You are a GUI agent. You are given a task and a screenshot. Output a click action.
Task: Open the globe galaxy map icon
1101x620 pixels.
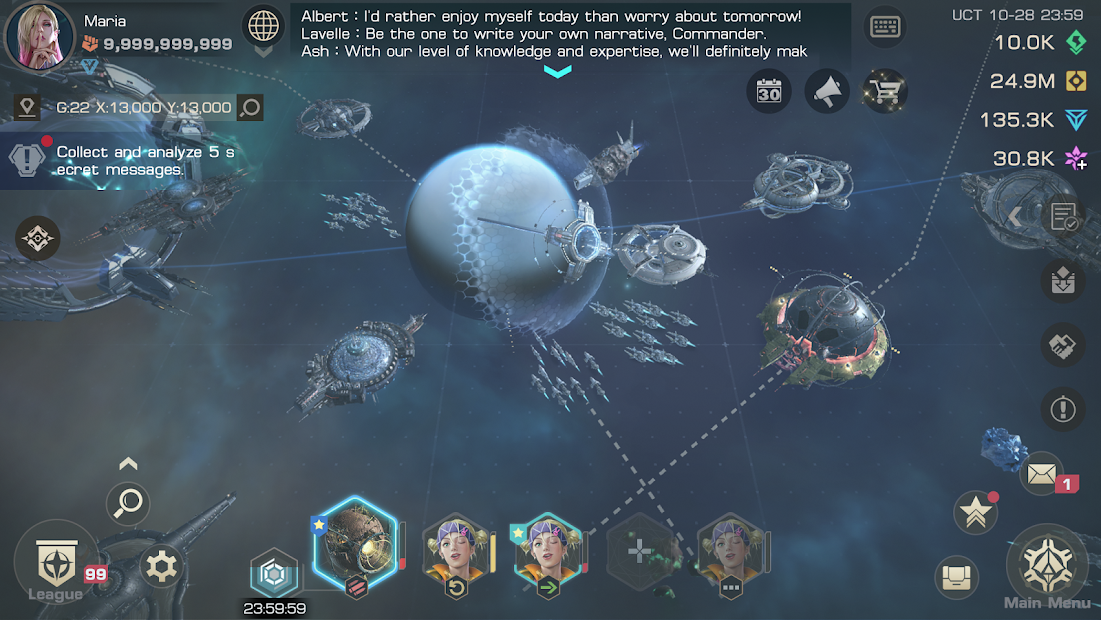[x=264, y=25]
